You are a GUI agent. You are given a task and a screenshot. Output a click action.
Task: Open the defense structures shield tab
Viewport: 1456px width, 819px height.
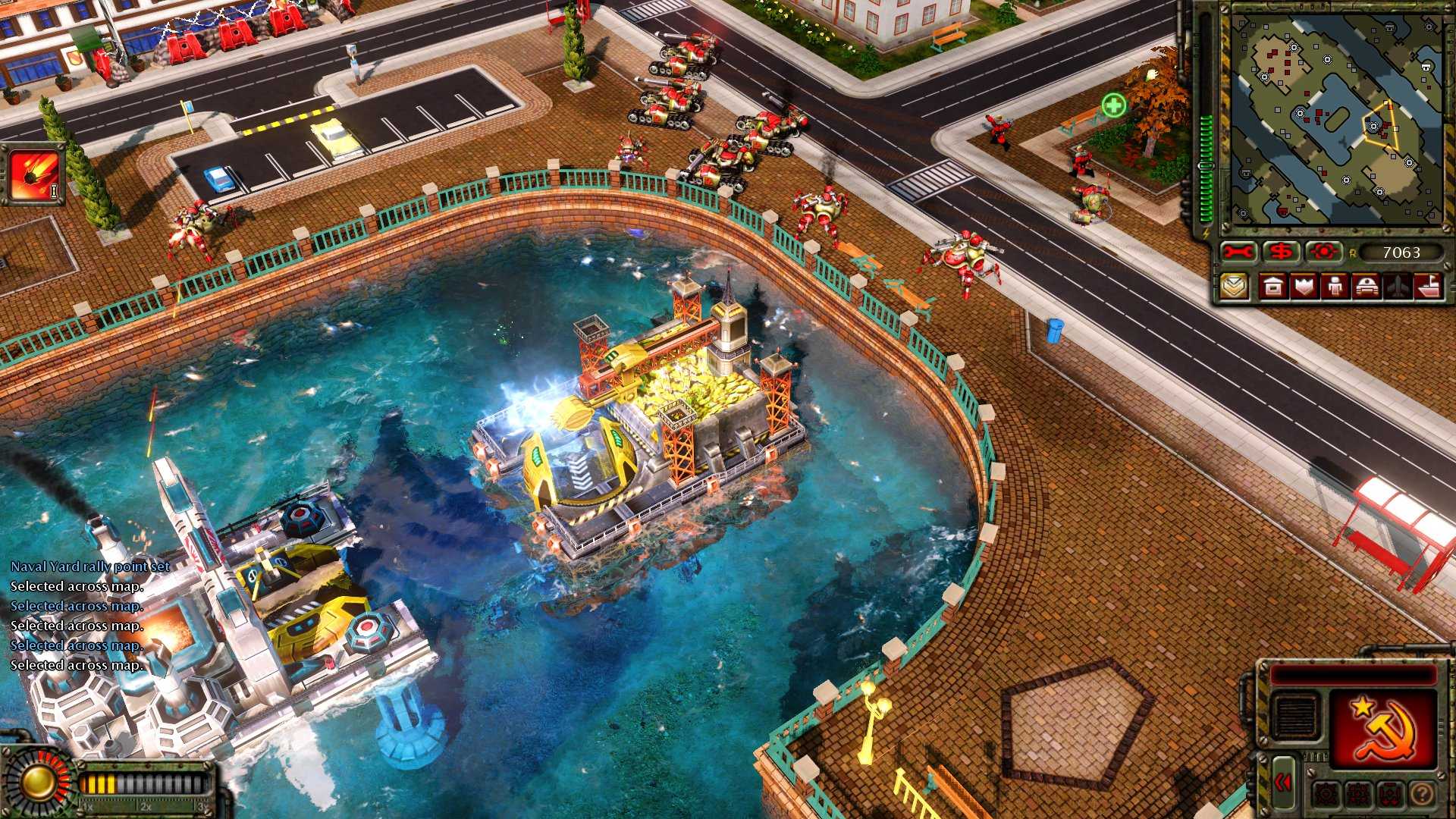coord(1304,287)
